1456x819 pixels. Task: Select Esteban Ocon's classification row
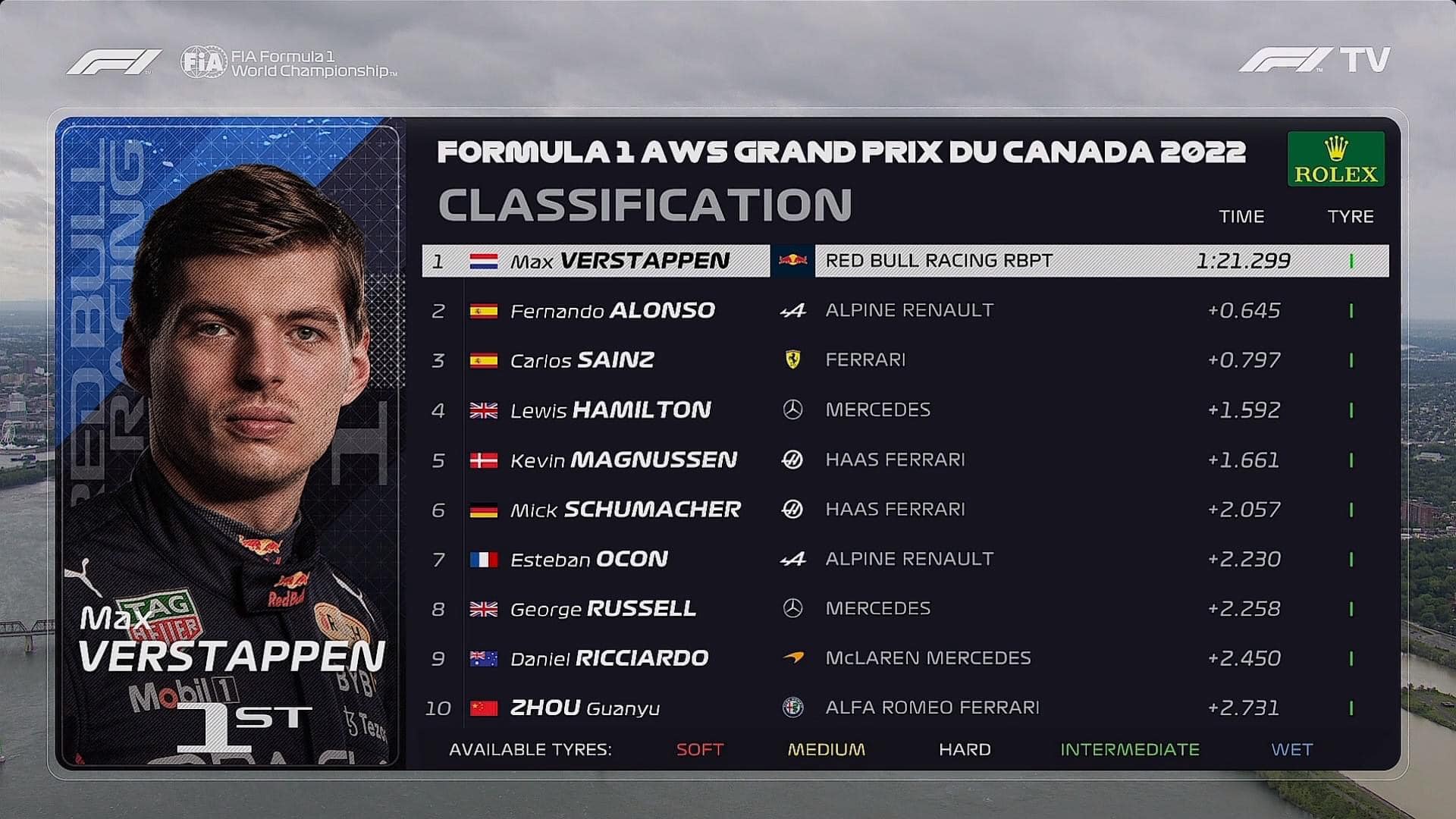point(905,560)
